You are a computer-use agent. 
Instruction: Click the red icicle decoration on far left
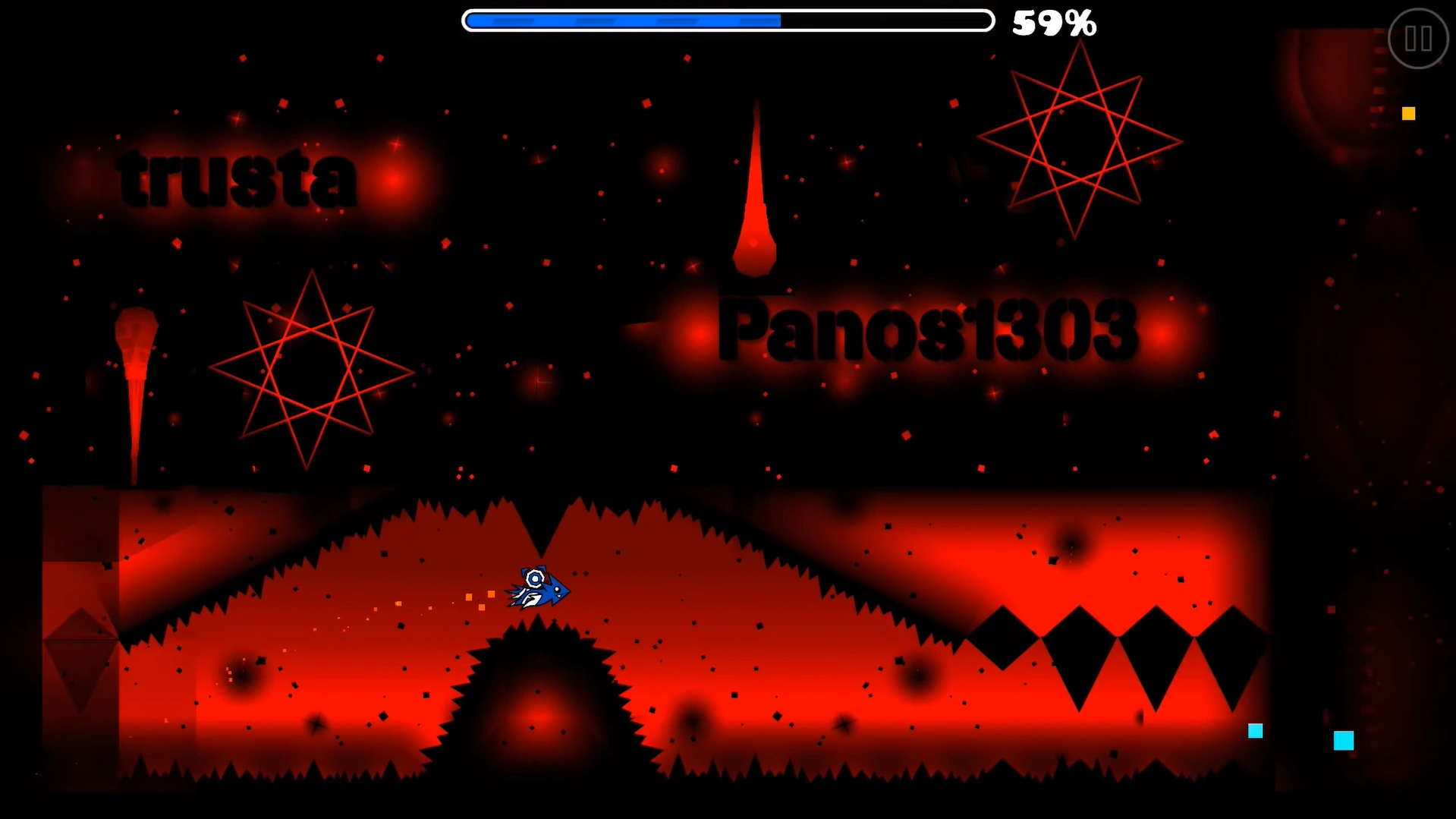point(137,380)
